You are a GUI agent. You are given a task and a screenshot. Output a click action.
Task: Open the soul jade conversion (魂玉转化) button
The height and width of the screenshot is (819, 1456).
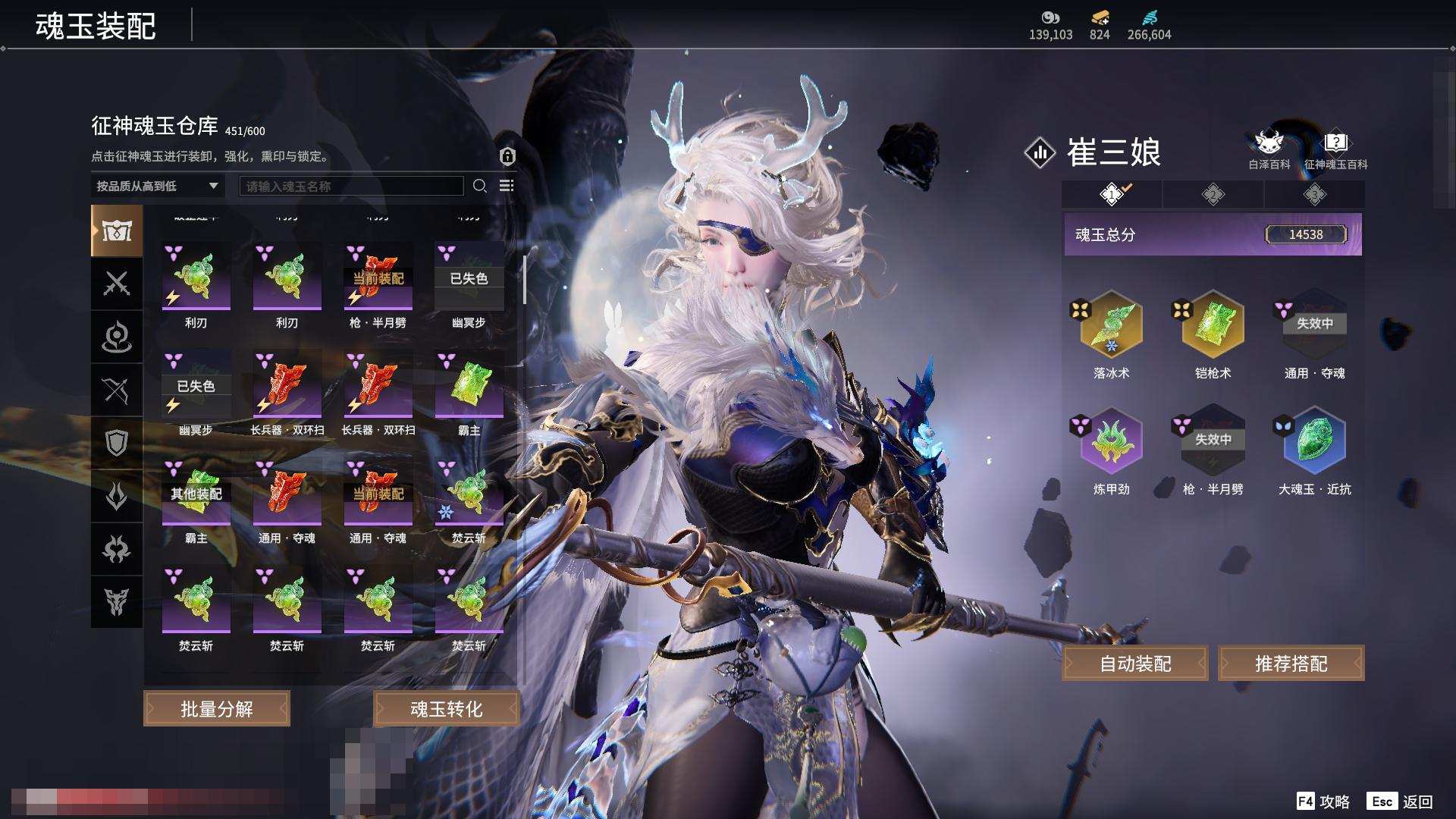446,709
